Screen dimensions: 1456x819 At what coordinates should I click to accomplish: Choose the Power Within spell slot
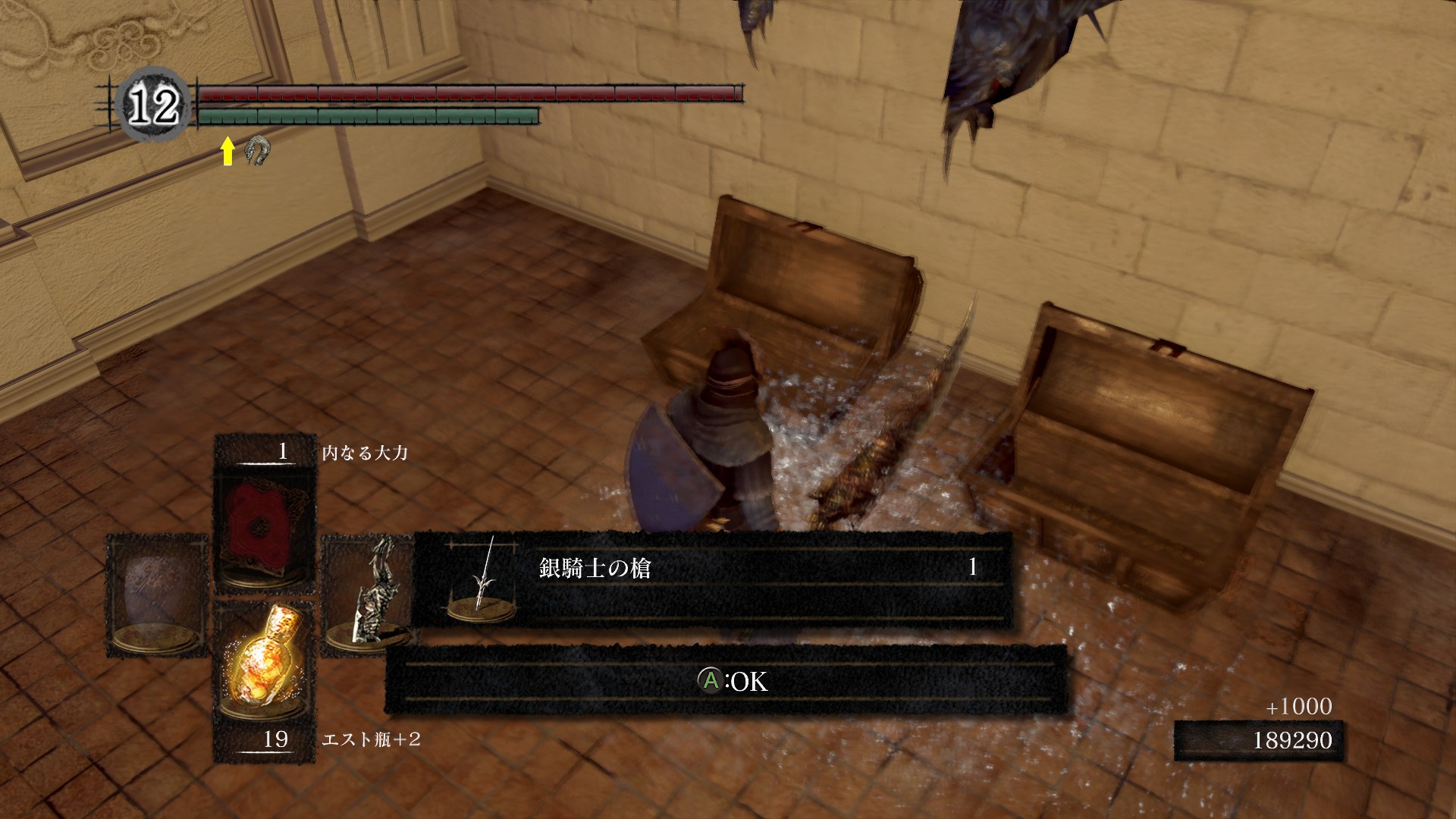click(265, 523)
